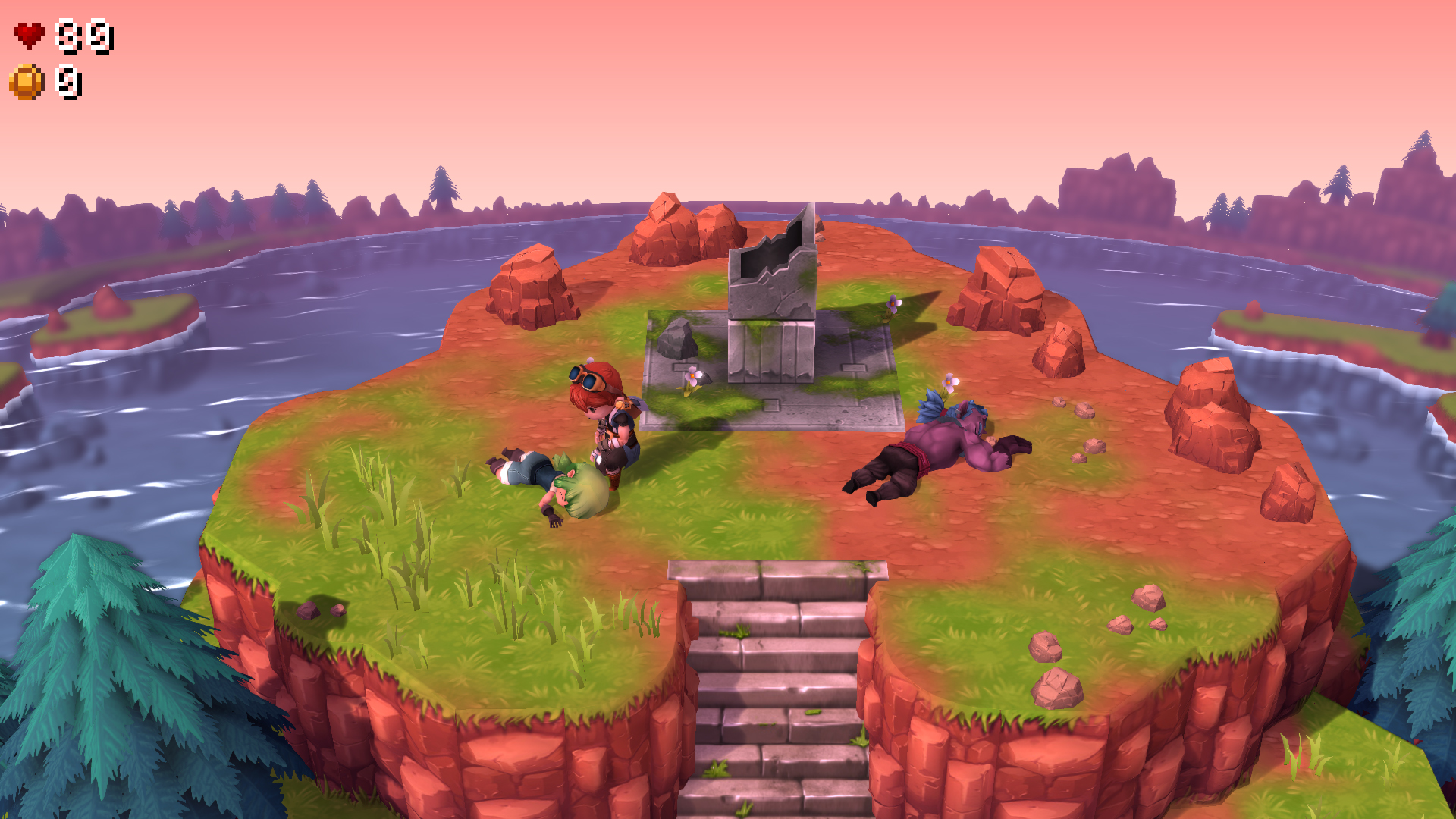The width and height of the screenshot is (1456, 819).
Task: Toggle the health counter display
Action: click(x=83, y=34)
